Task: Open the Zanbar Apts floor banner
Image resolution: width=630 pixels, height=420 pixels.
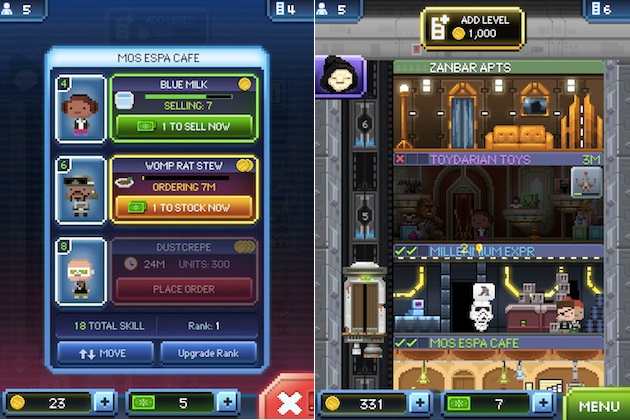Action: pos(498,68)
